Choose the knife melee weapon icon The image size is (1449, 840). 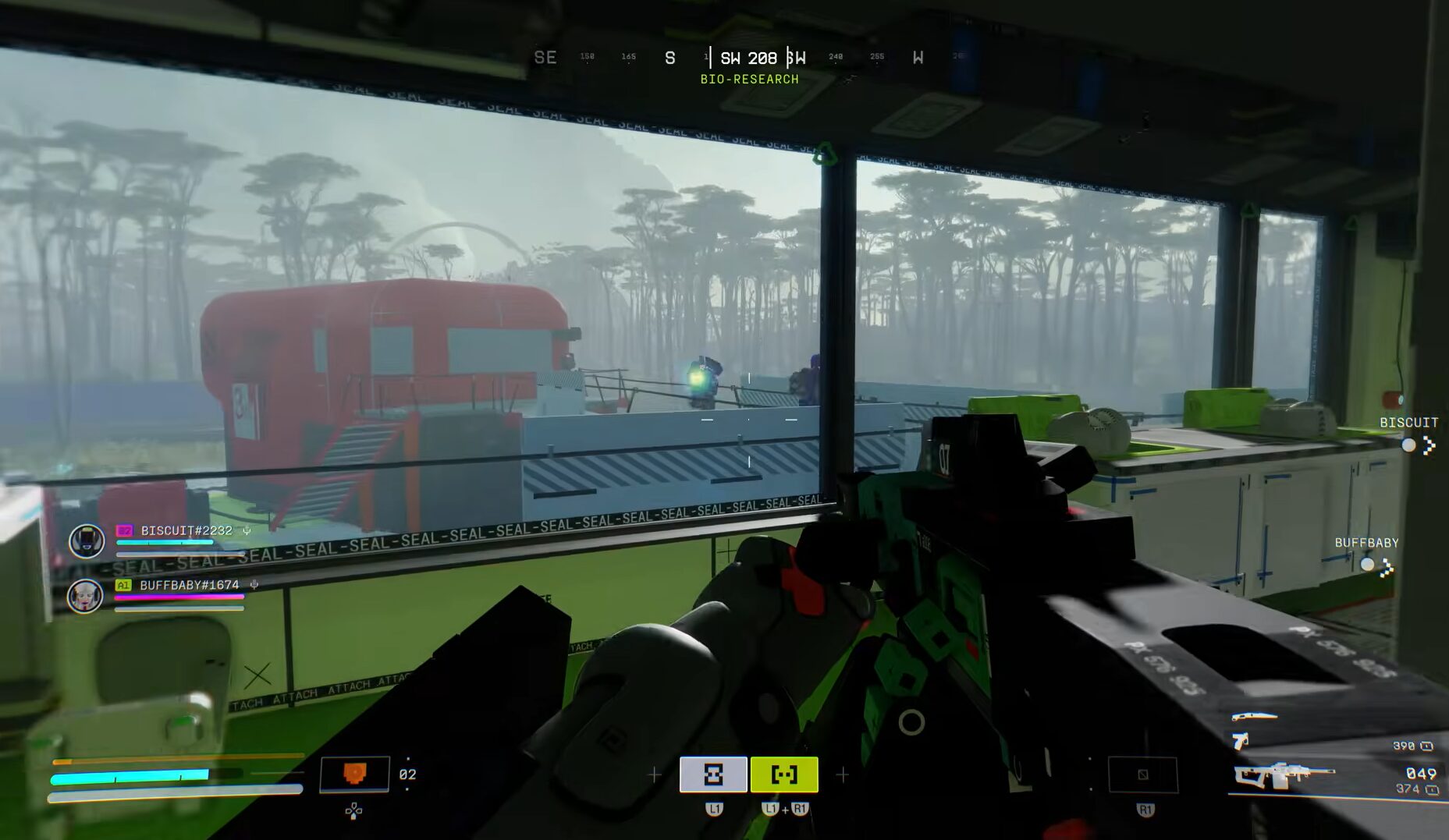(x=1254, y=716)
